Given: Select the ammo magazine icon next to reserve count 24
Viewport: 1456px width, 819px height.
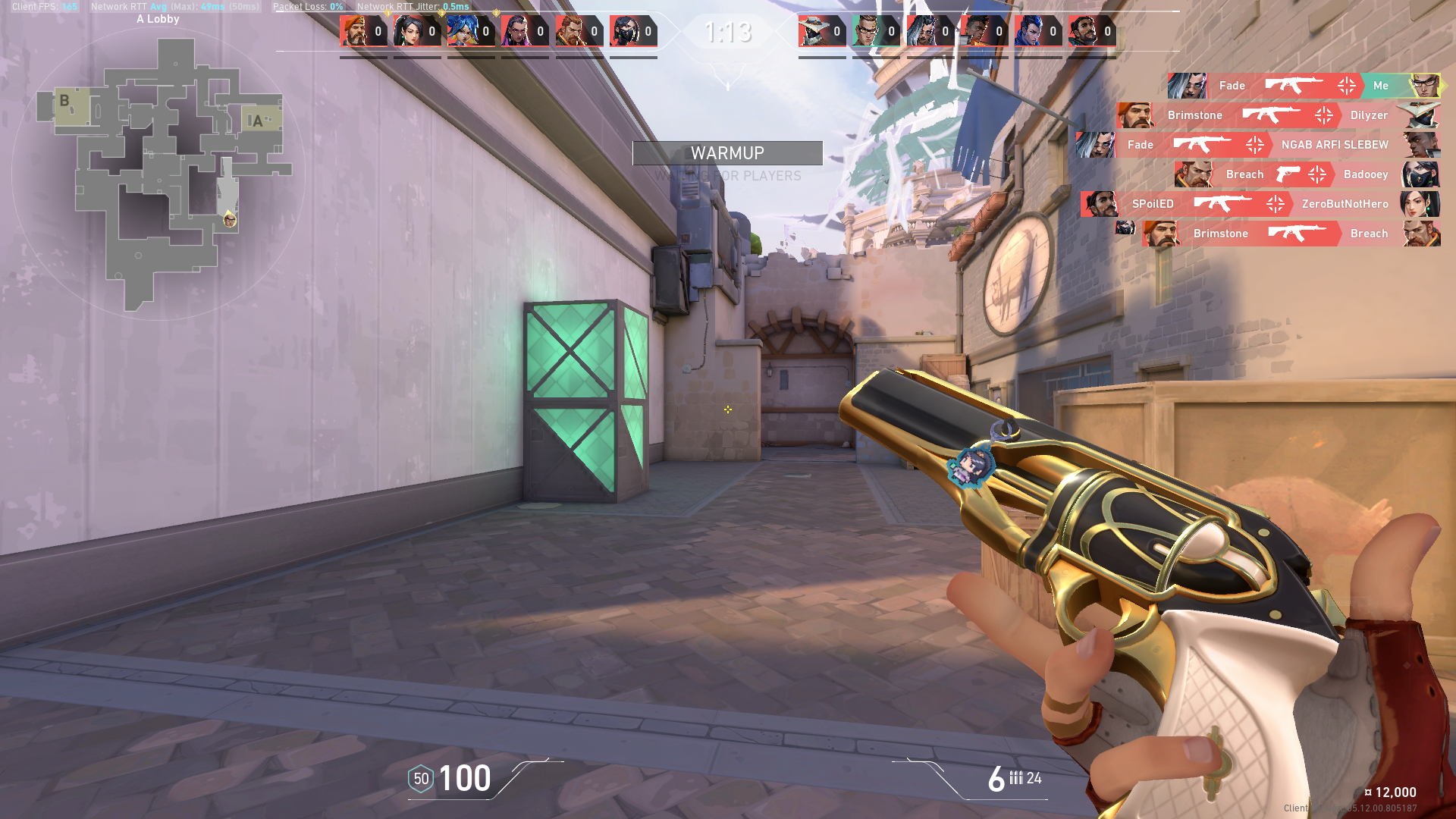Looking at the screenshot, I should point(1016,778).
